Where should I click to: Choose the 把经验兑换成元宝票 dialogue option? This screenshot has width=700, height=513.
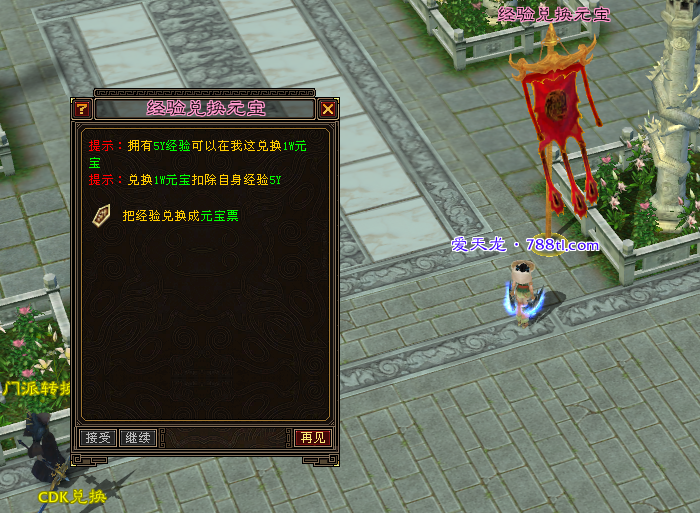[x=180, y=214]
